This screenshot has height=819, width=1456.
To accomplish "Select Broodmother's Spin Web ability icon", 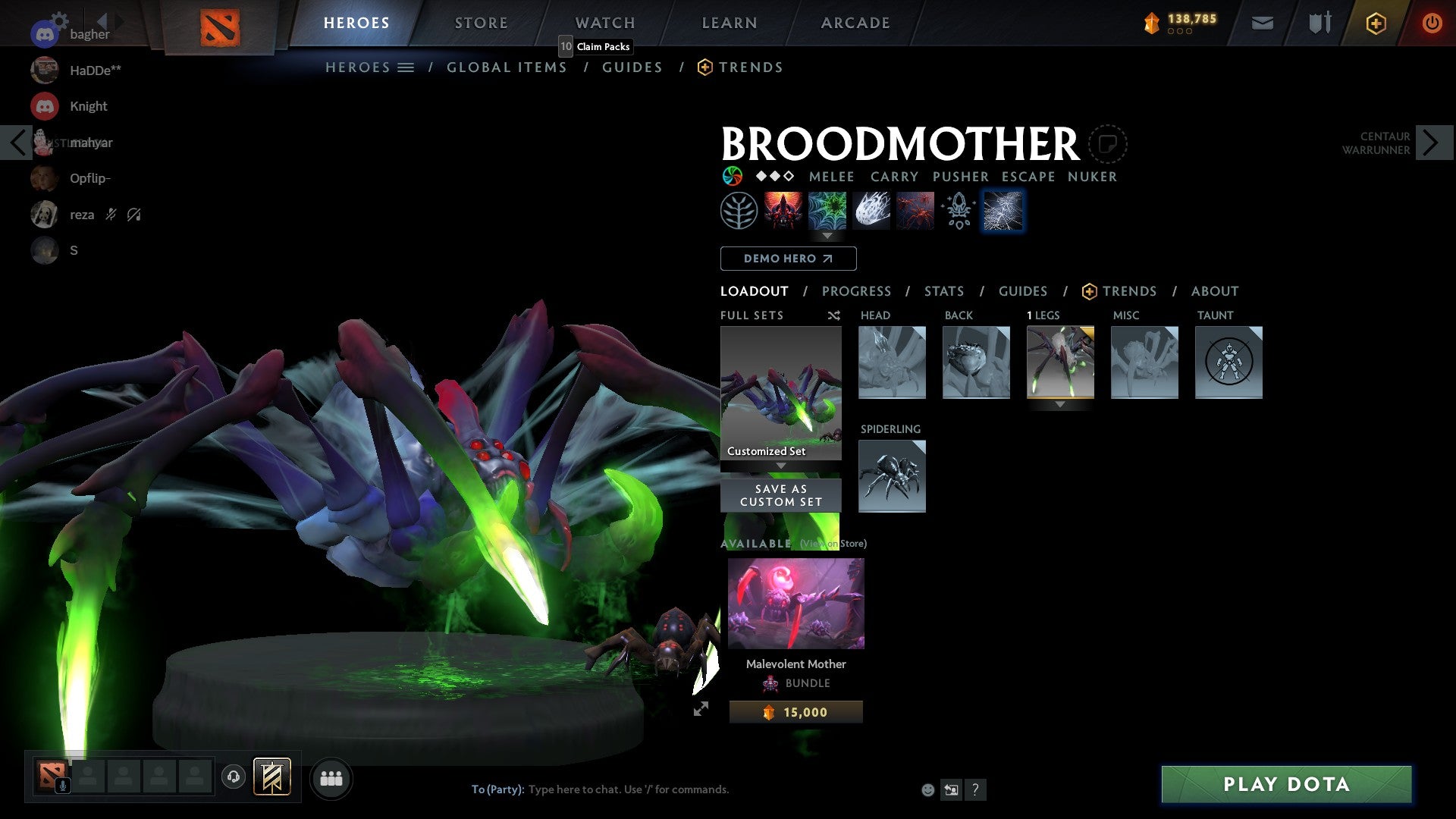I will pyautogui.click(x=827, y=210).
